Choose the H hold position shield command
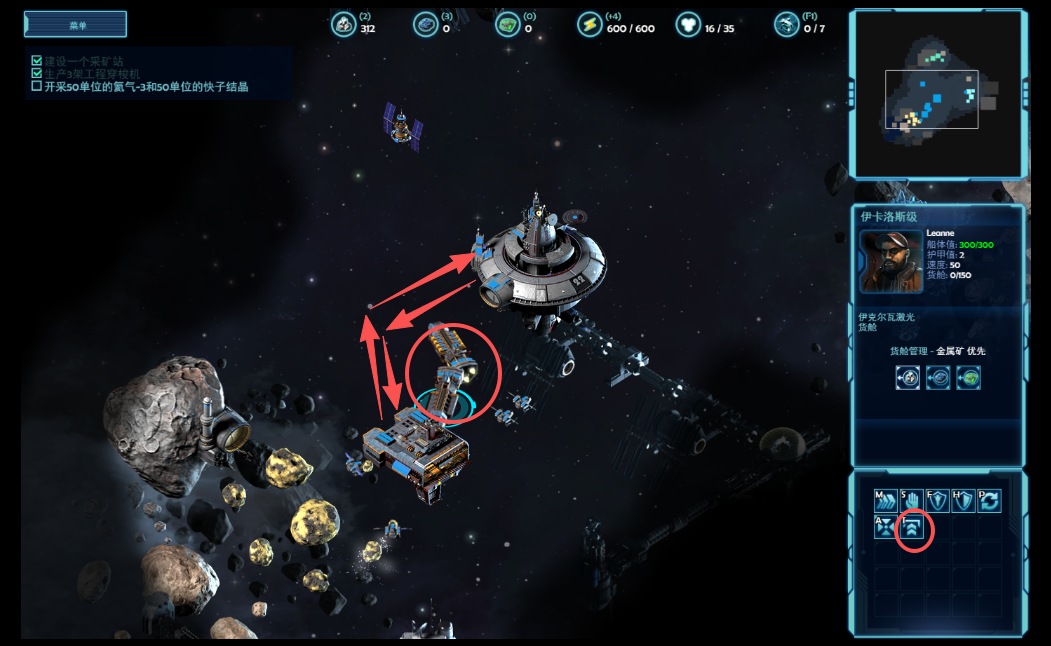 (x=963, y=501)
